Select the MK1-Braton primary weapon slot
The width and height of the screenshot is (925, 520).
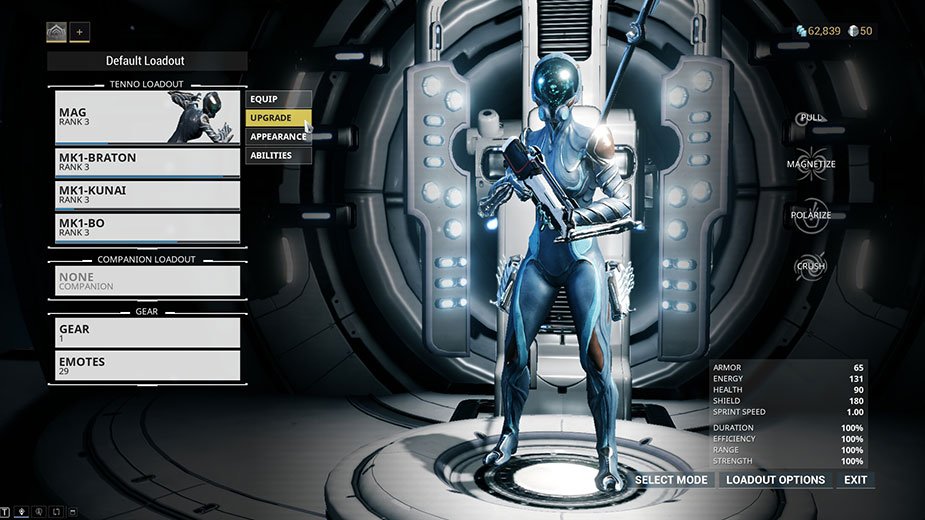[x=147, y=162]
